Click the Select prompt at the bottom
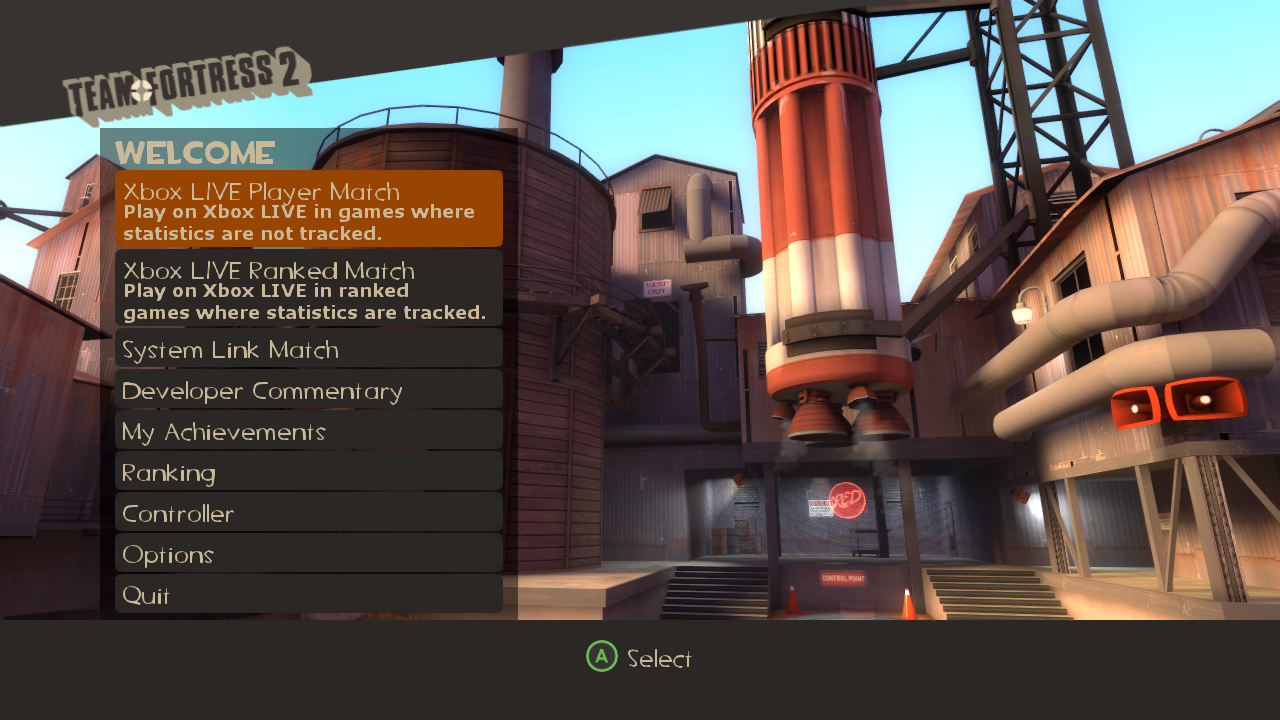 point(639,659)
